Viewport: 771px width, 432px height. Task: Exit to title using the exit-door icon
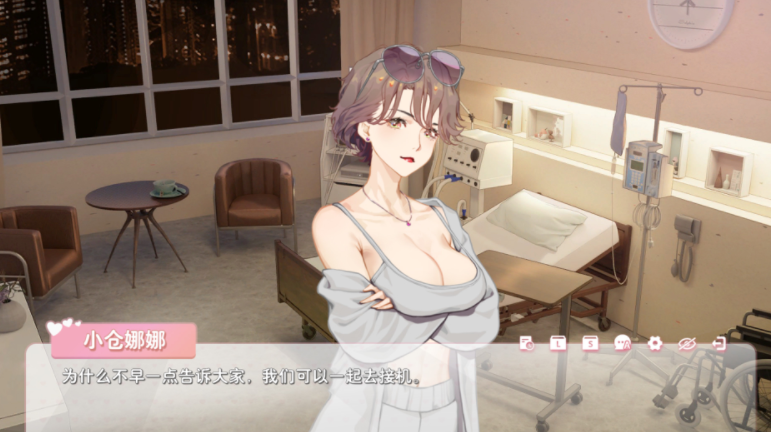point(718,344)
